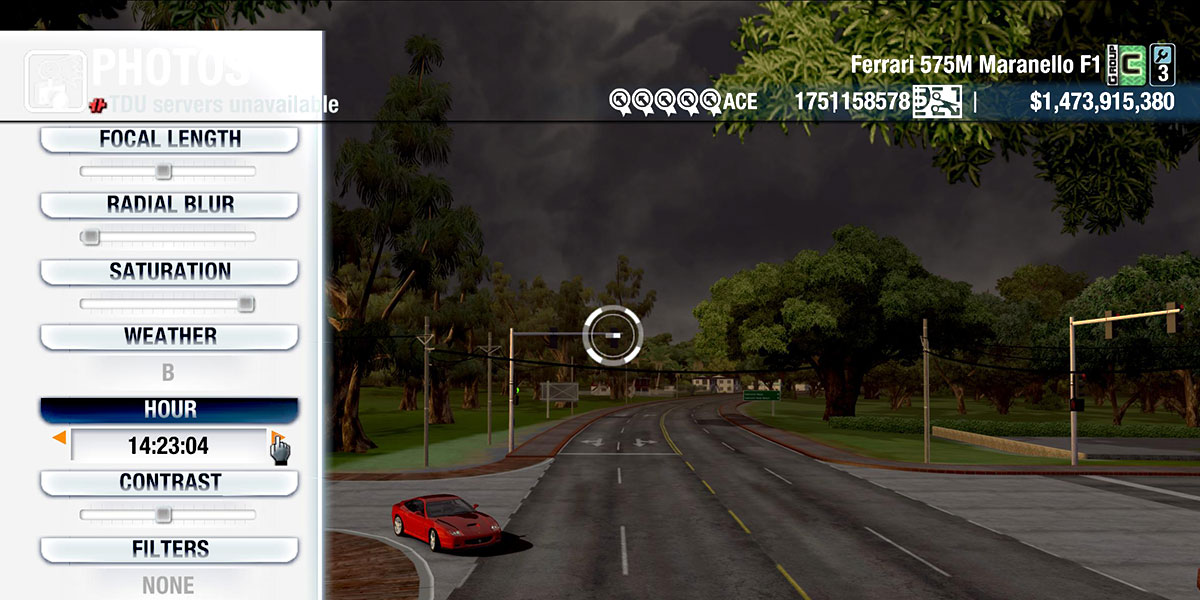Increase hour with the right orange arrow

point(274,438)
